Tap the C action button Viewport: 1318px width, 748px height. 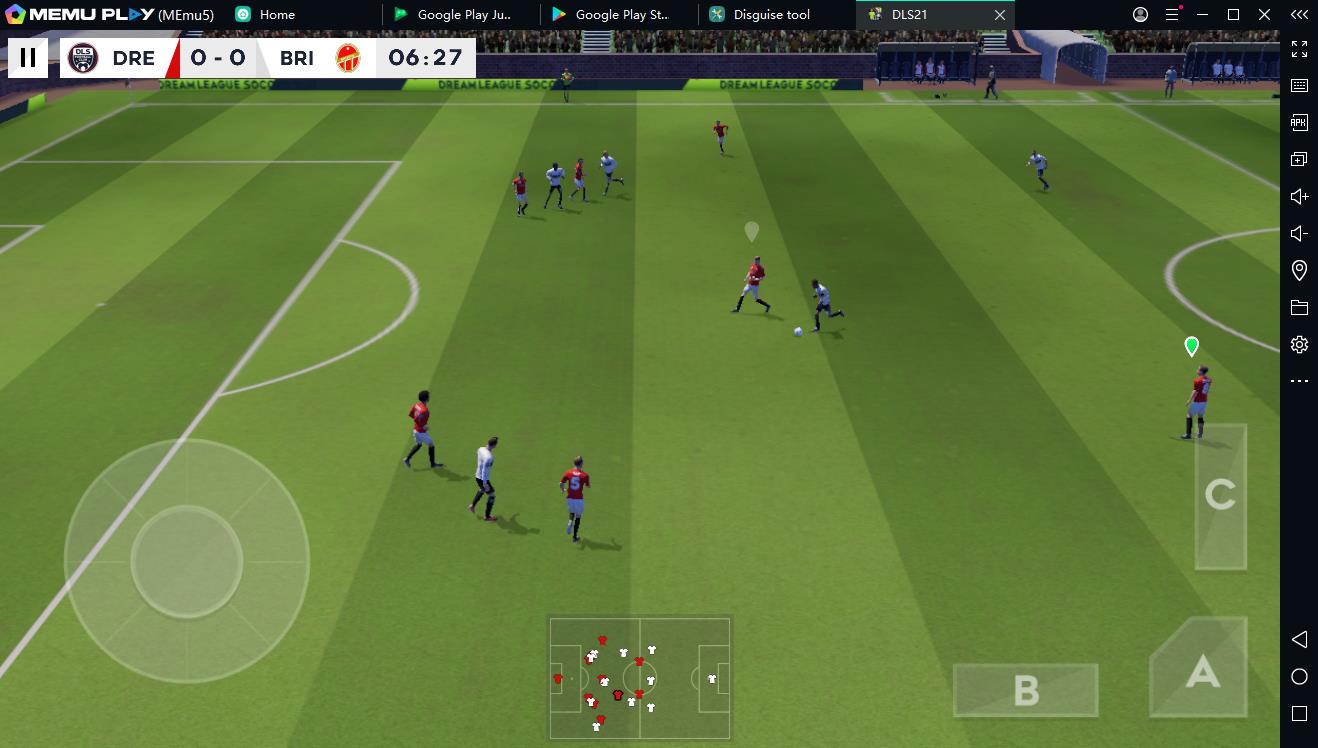1220,495
